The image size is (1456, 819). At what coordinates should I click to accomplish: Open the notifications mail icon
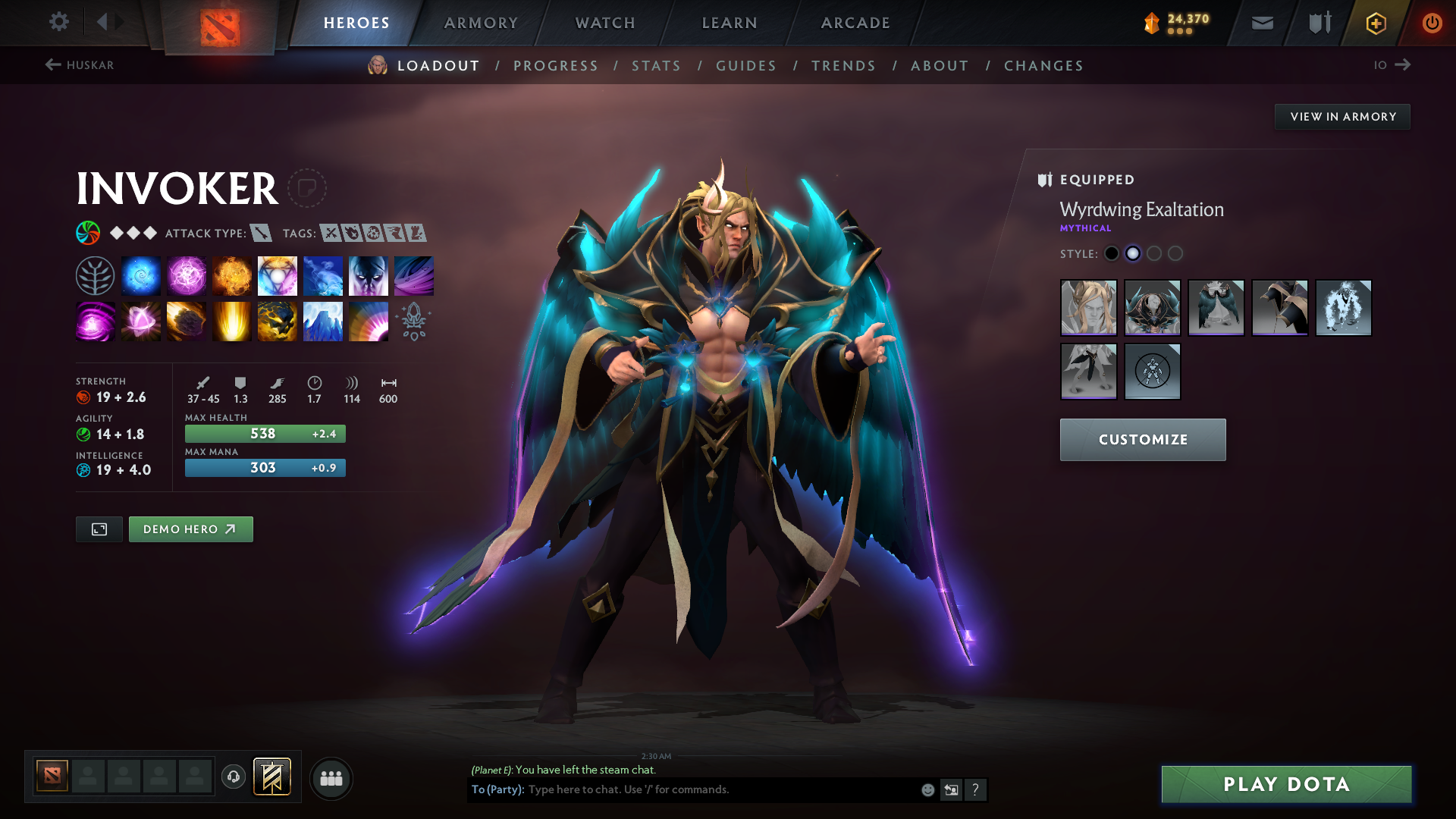click(1261, 22)
